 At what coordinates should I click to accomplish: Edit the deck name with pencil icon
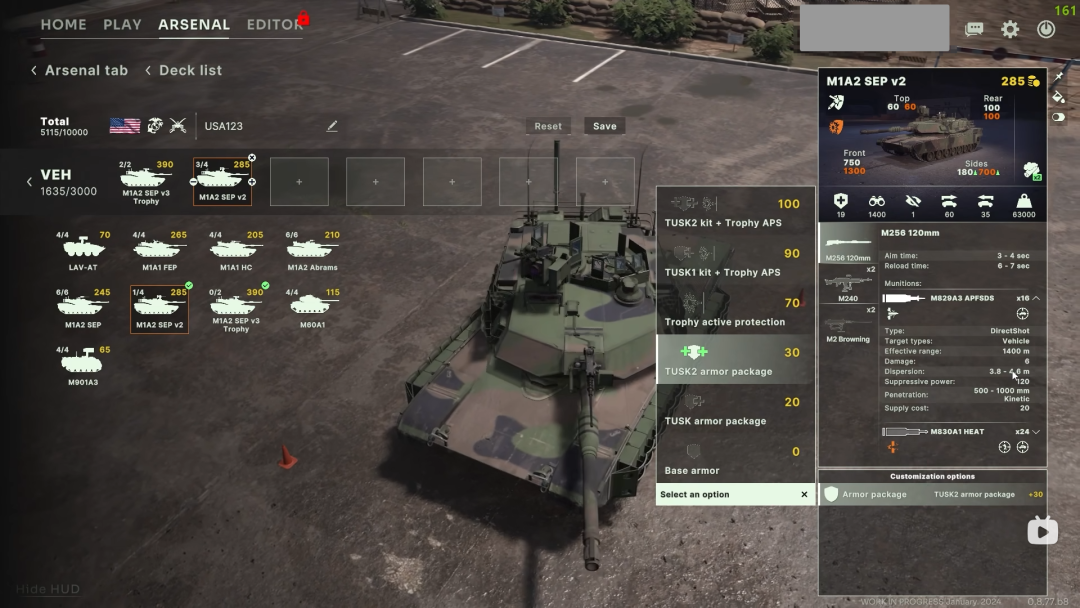tap(332, 126)
